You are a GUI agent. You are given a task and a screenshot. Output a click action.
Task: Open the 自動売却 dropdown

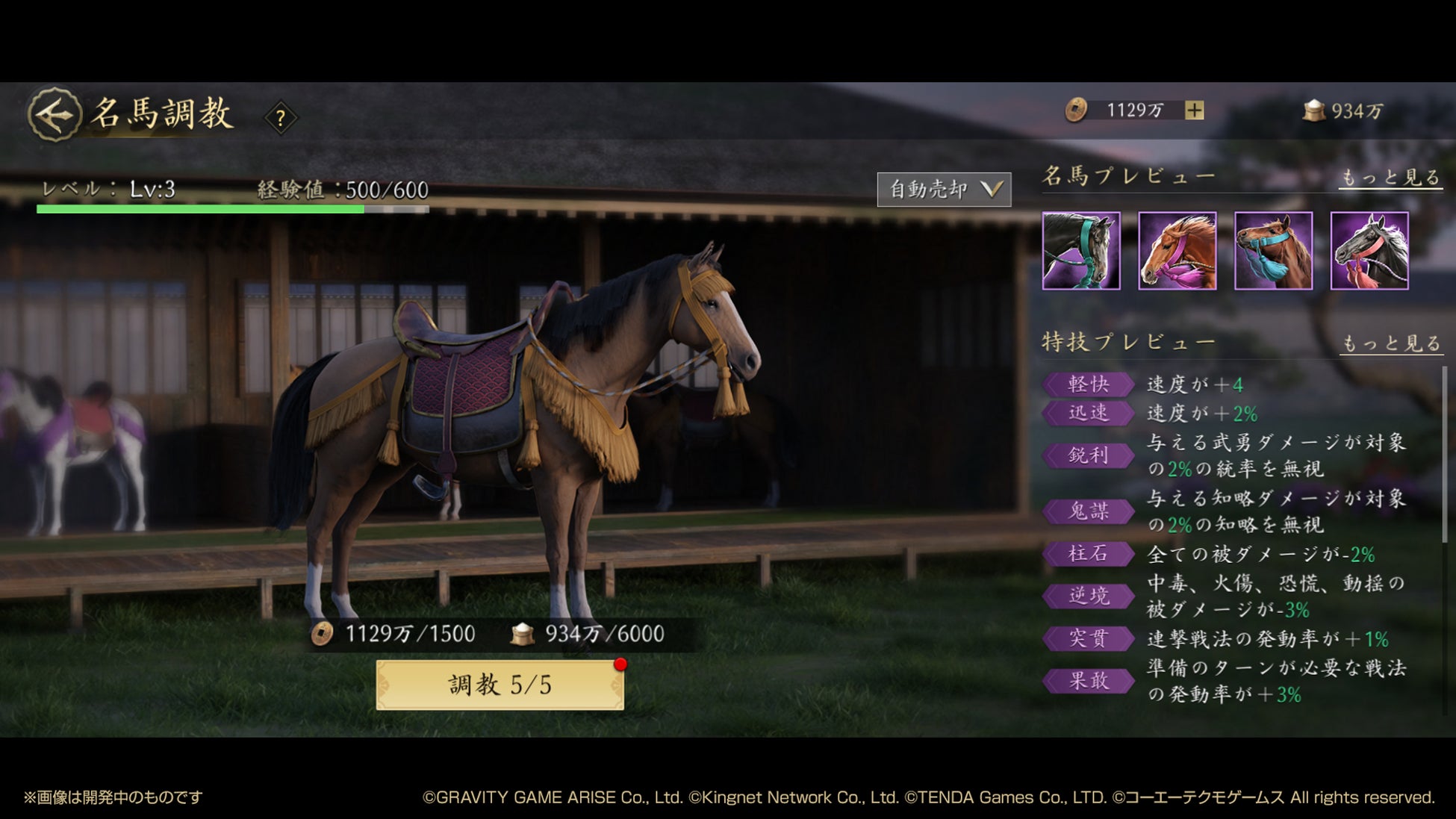tap(944, 190)
